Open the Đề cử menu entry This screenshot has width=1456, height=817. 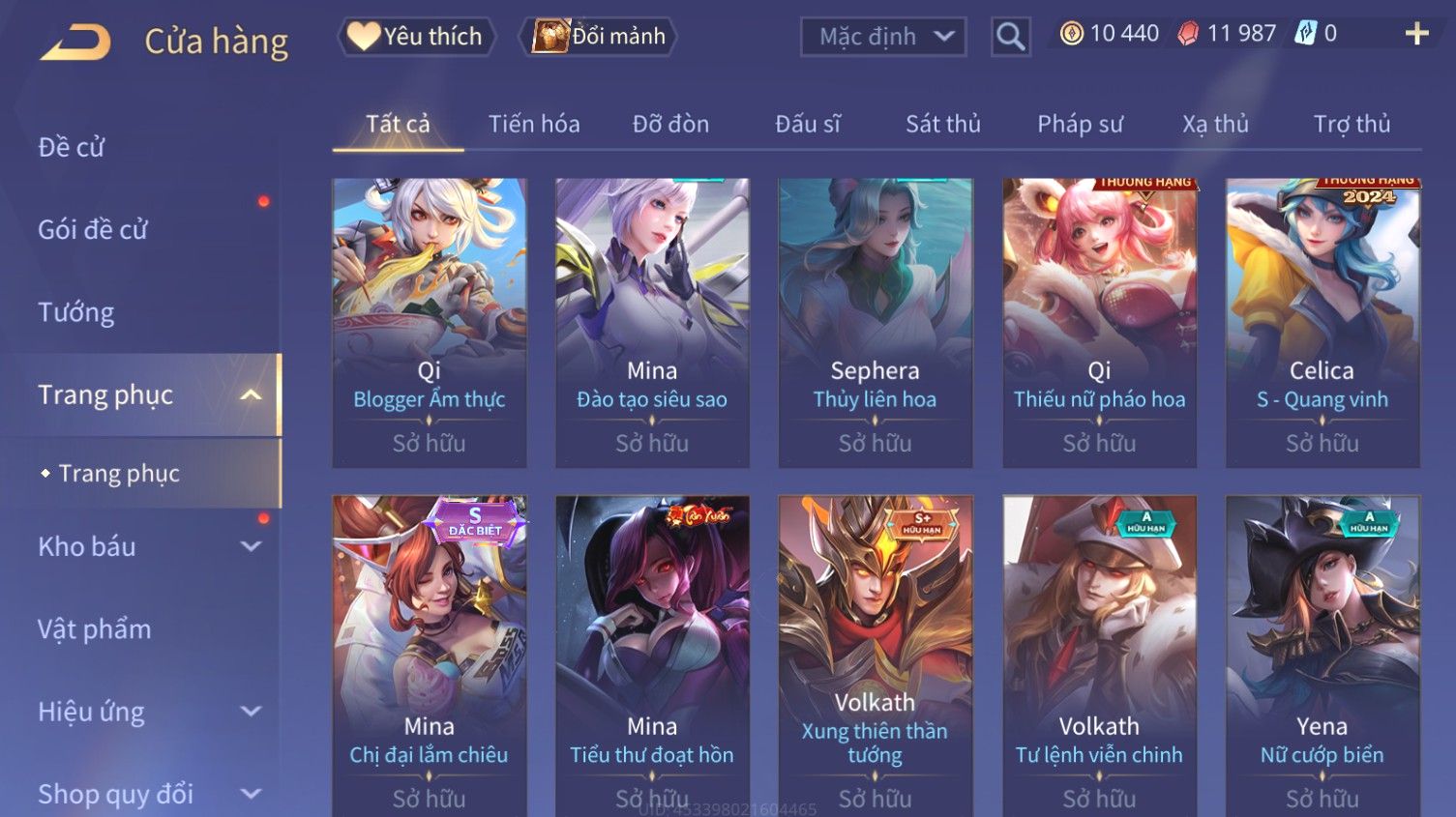(x=72, y=147)
